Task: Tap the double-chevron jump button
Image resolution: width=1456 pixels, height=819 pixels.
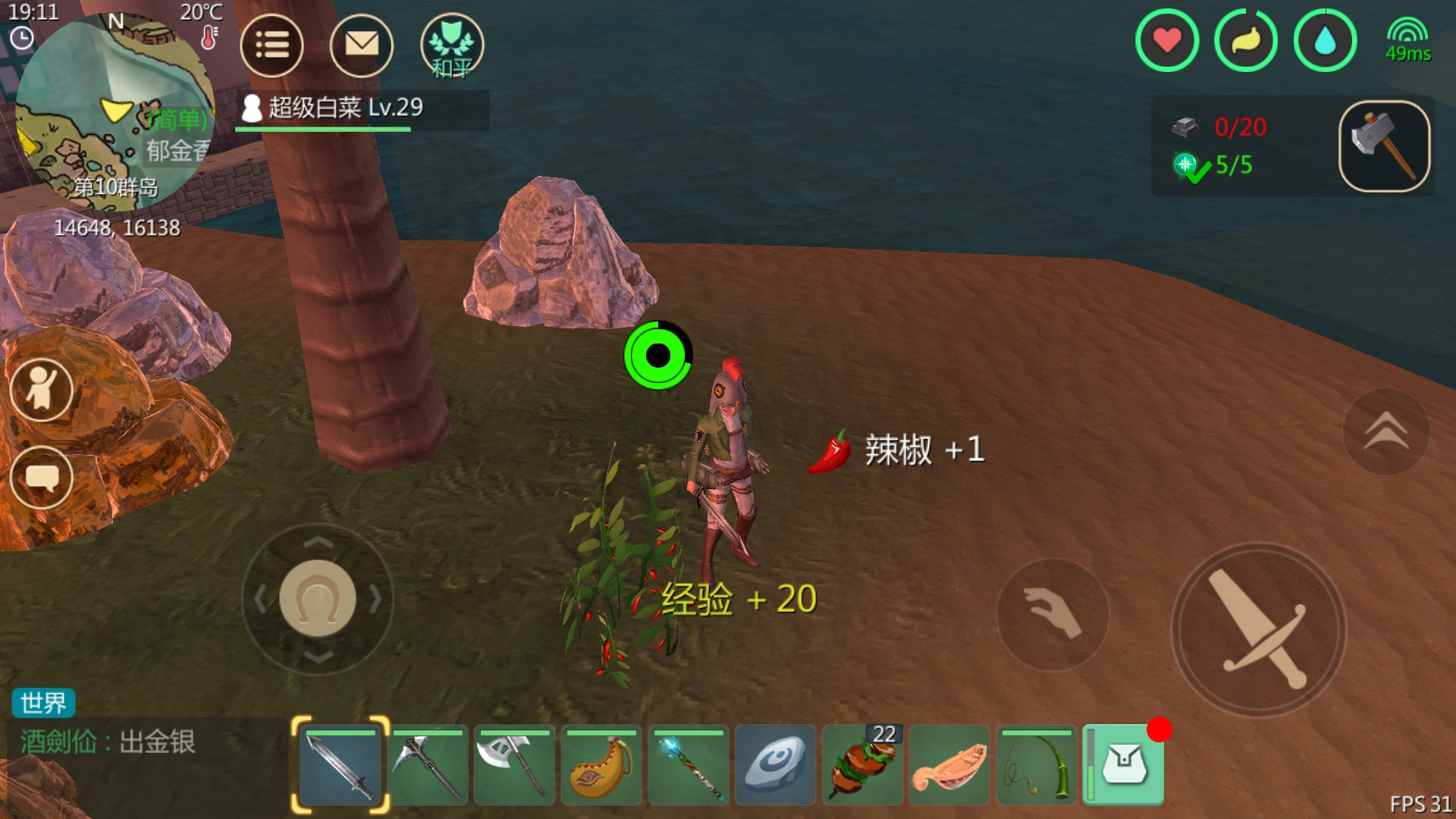Action: [x=1386, y=431]
